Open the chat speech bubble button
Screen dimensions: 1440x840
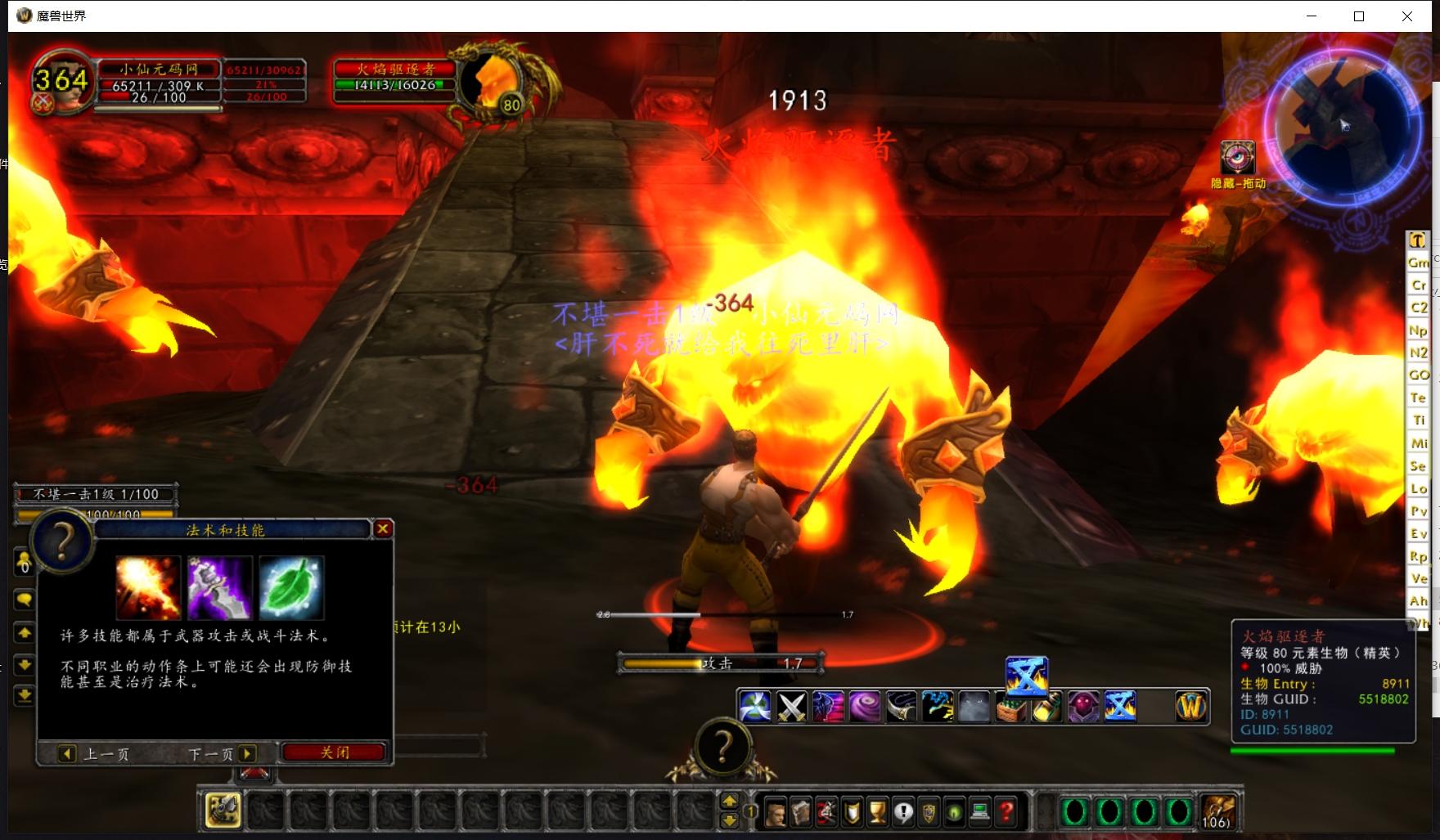coord(24,600)
